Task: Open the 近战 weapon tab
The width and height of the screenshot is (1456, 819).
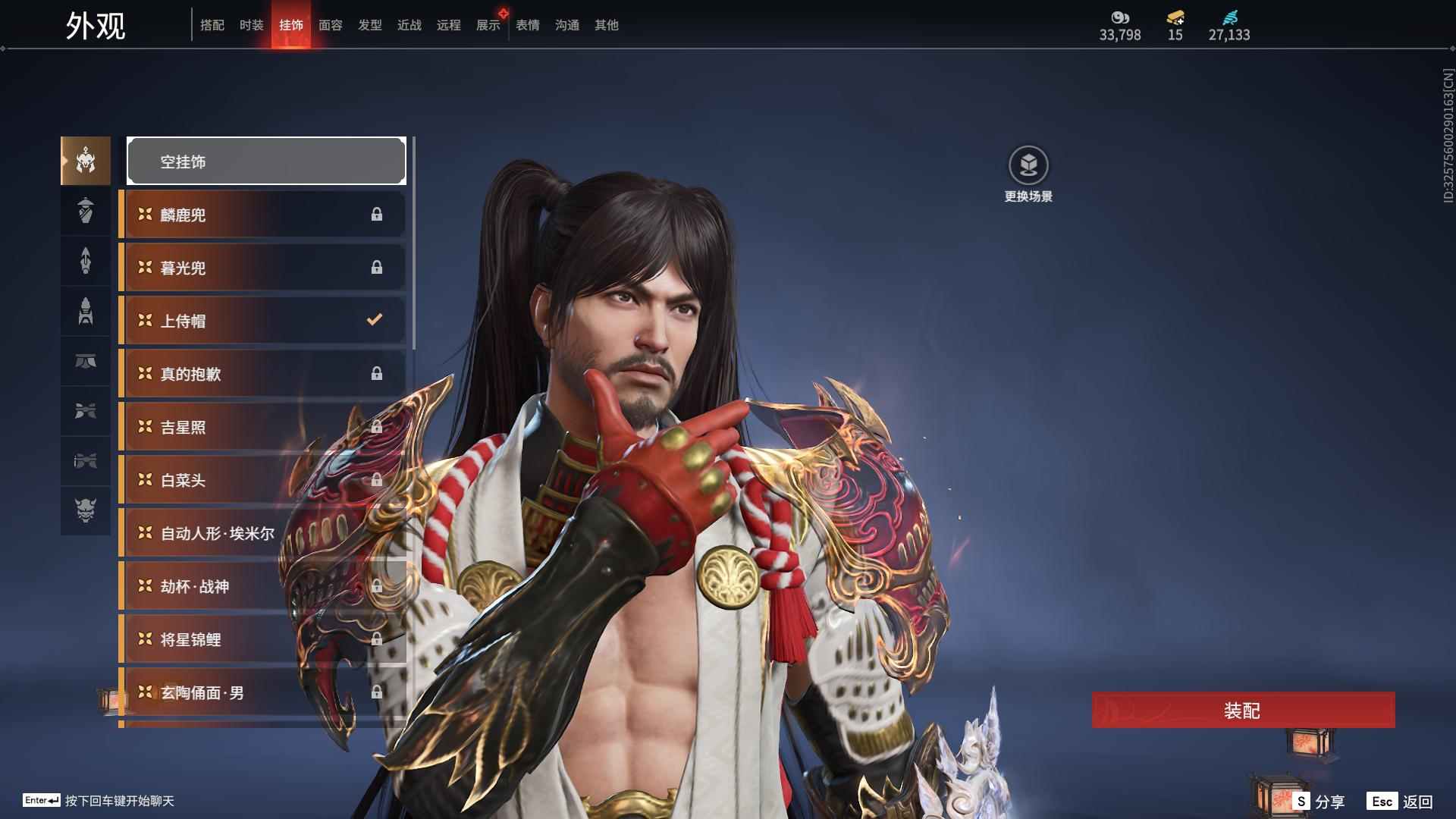Action: pyautogui.click(x=409, y=25)
